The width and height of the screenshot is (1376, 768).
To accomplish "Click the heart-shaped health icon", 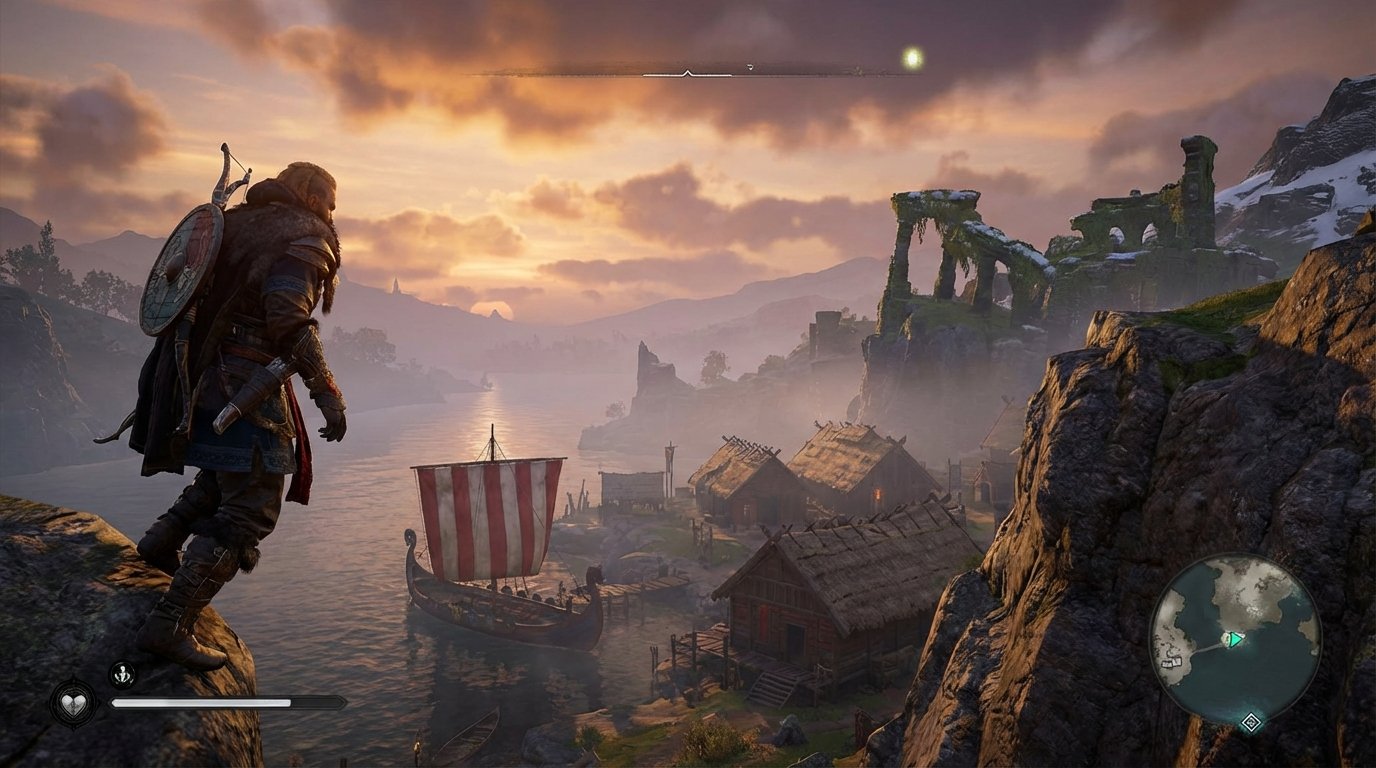I will click(73, 705).
